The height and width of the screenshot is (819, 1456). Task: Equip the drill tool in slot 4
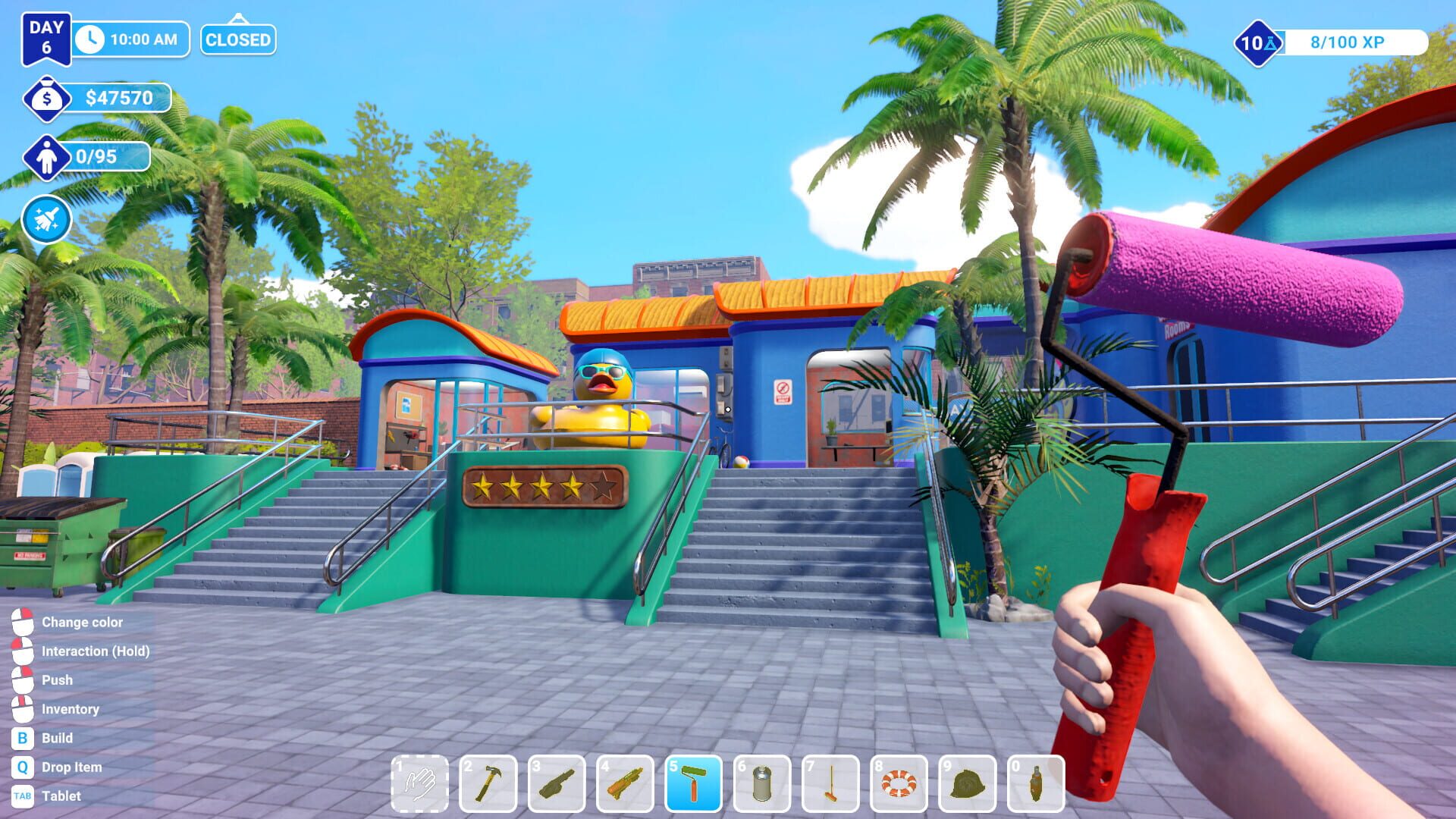click(x=626, y=779)
